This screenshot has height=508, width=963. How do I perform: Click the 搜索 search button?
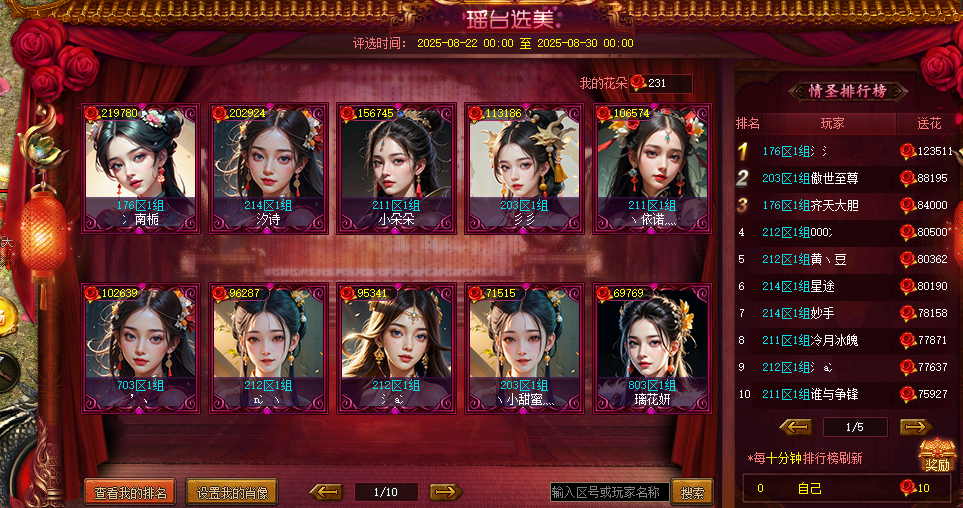692,492
